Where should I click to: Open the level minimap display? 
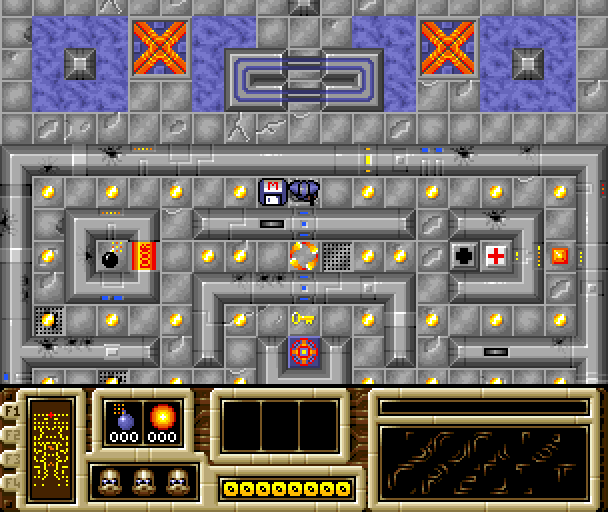50,446
